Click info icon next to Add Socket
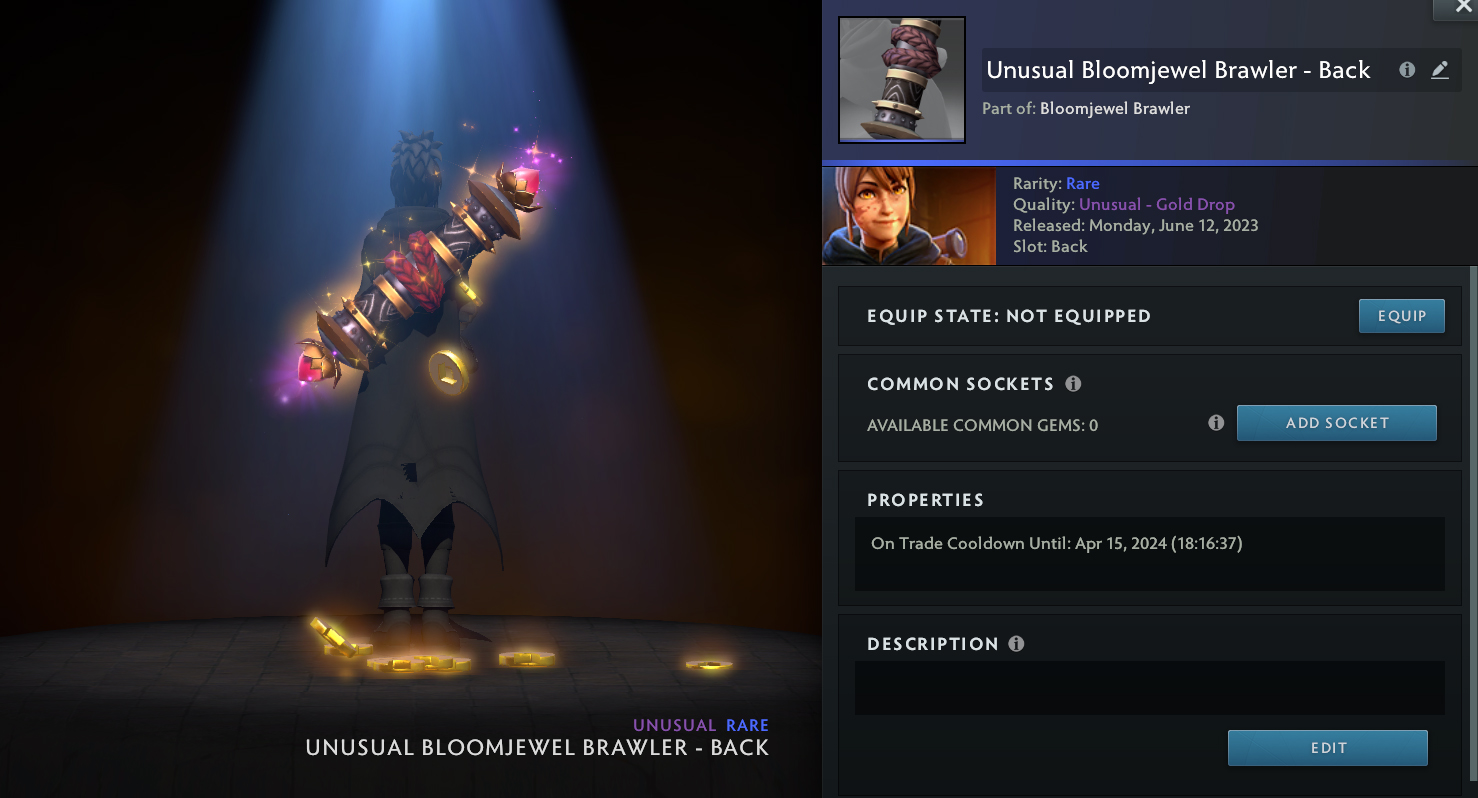The height and width of the screenshot is (798, 1478). (x=1216, y=423)
